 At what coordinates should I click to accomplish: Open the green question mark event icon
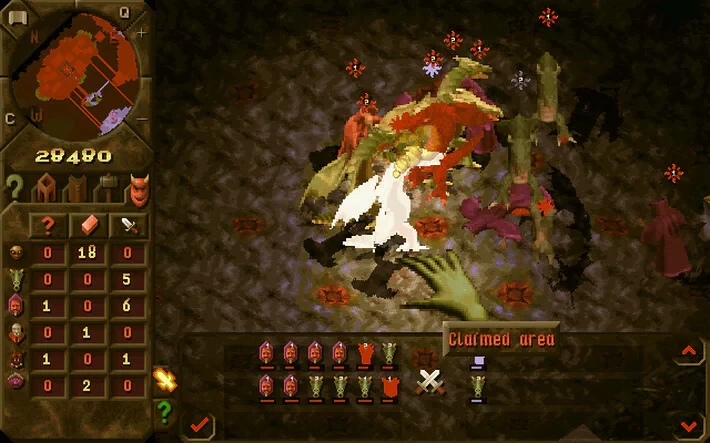165,410
